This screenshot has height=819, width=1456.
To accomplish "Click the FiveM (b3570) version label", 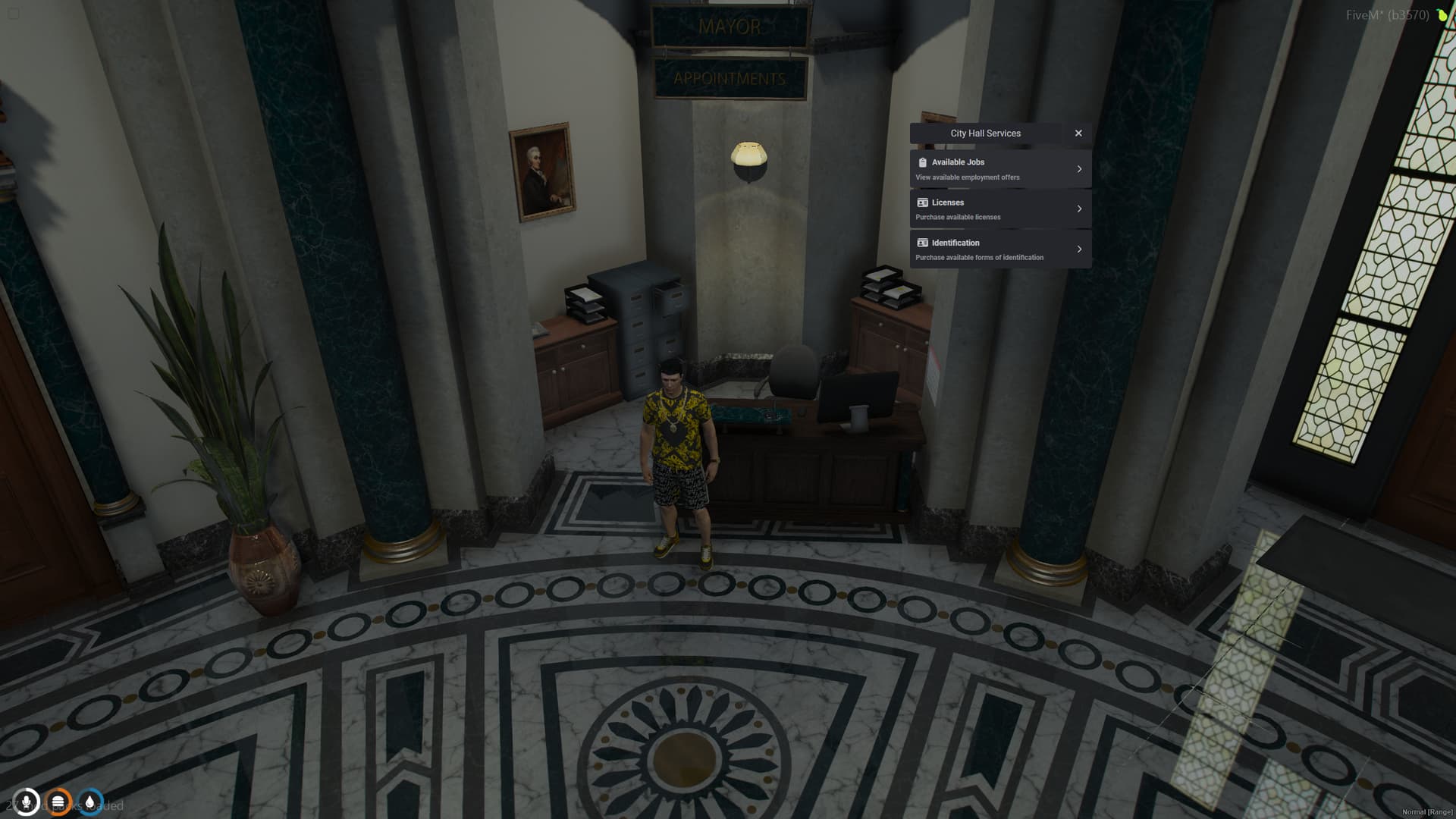I will point(1387,13).
